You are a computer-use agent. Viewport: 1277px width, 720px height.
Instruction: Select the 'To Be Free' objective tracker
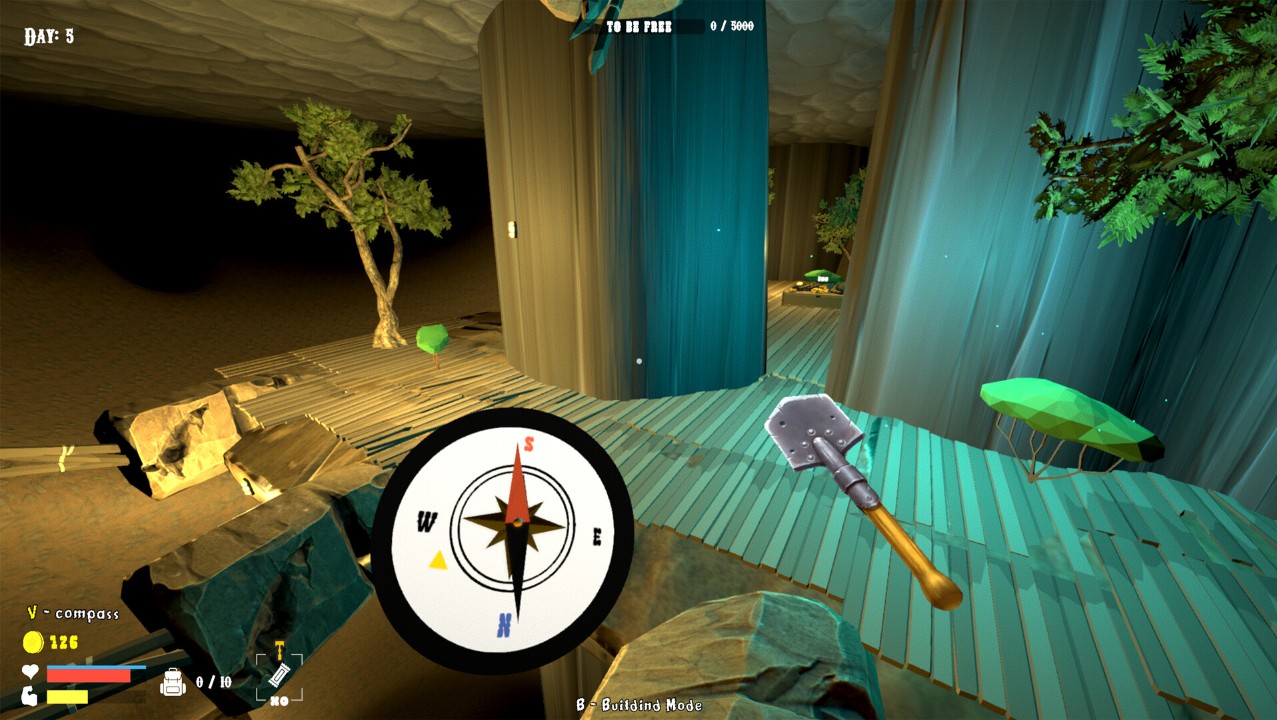click(678, 26)
